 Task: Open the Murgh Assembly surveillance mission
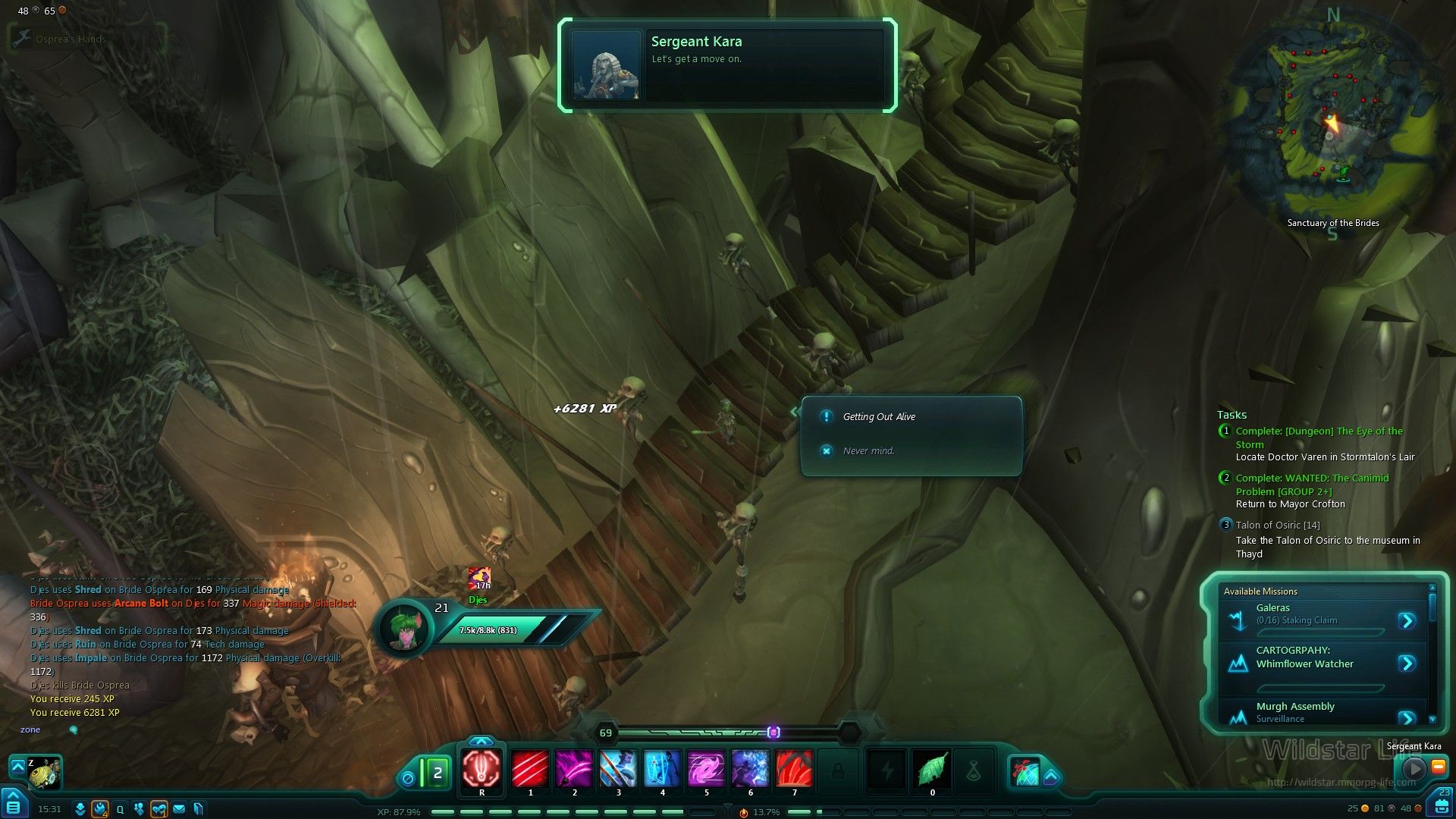1407,717
